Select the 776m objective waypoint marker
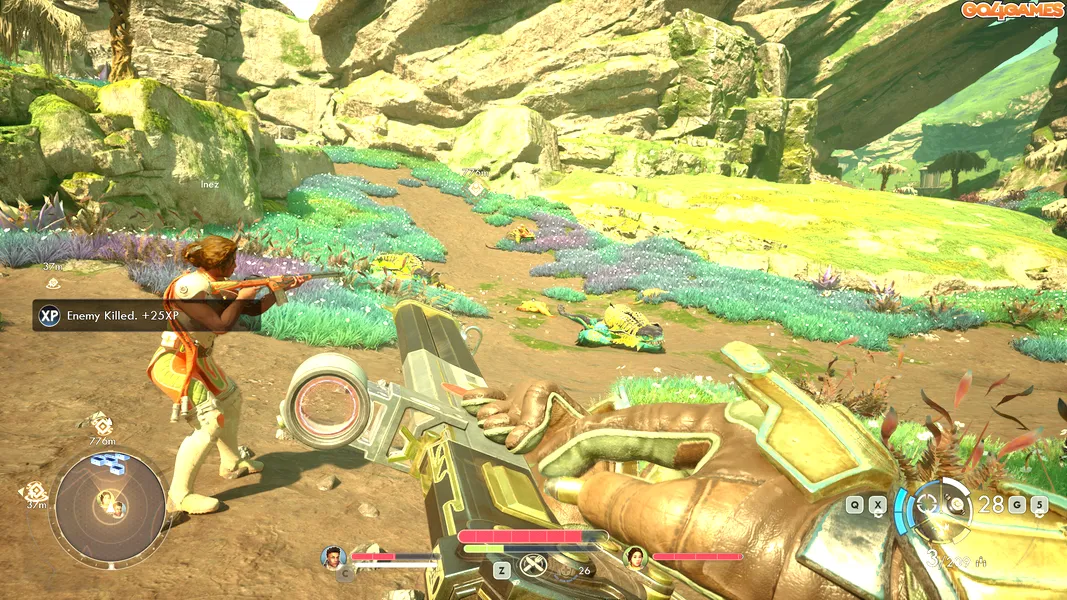The width and height of the screenshot is (1067, 600). [x=101, y=425]
